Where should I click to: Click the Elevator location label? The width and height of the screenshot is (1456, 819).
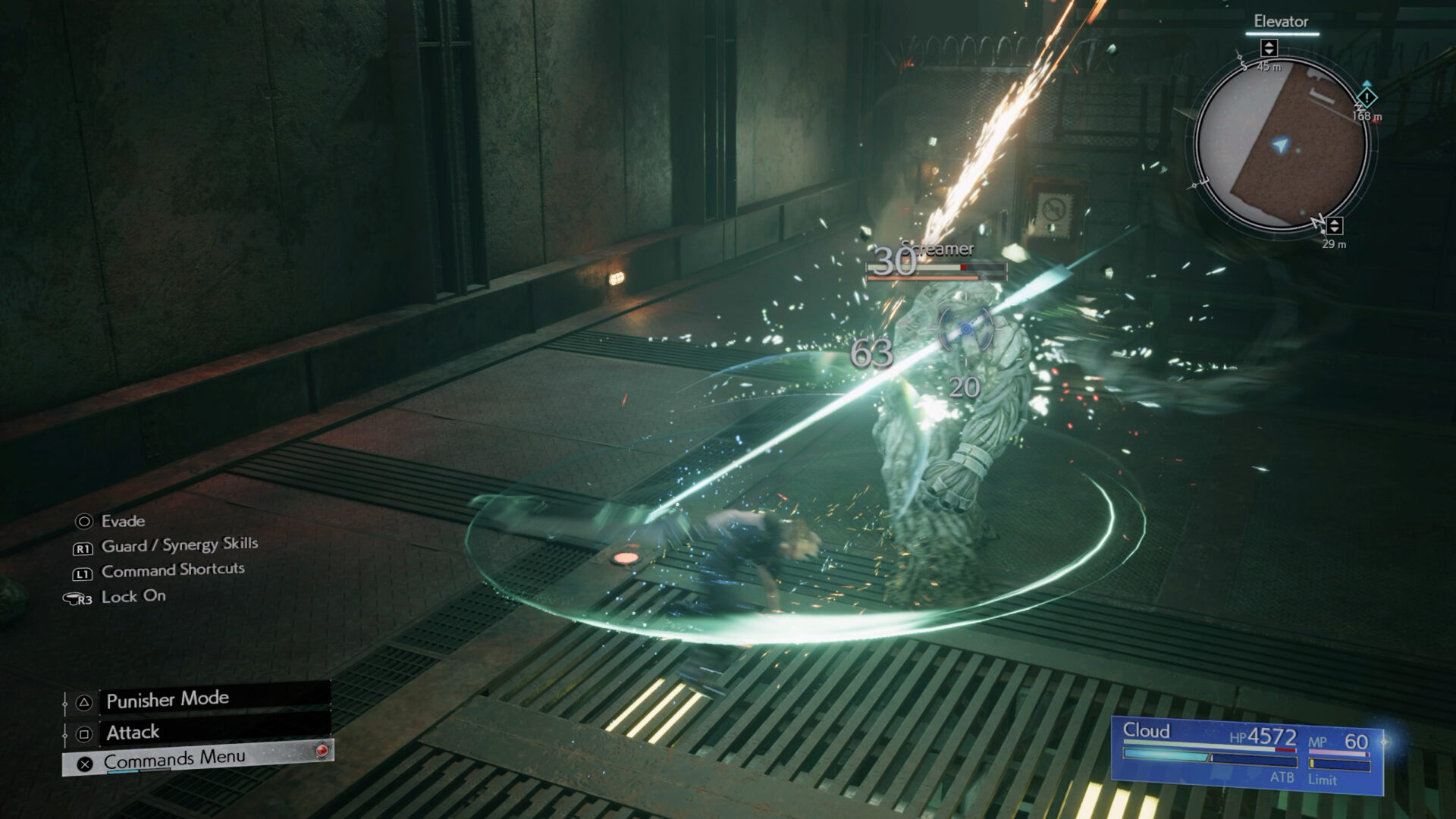(1281, 21)
